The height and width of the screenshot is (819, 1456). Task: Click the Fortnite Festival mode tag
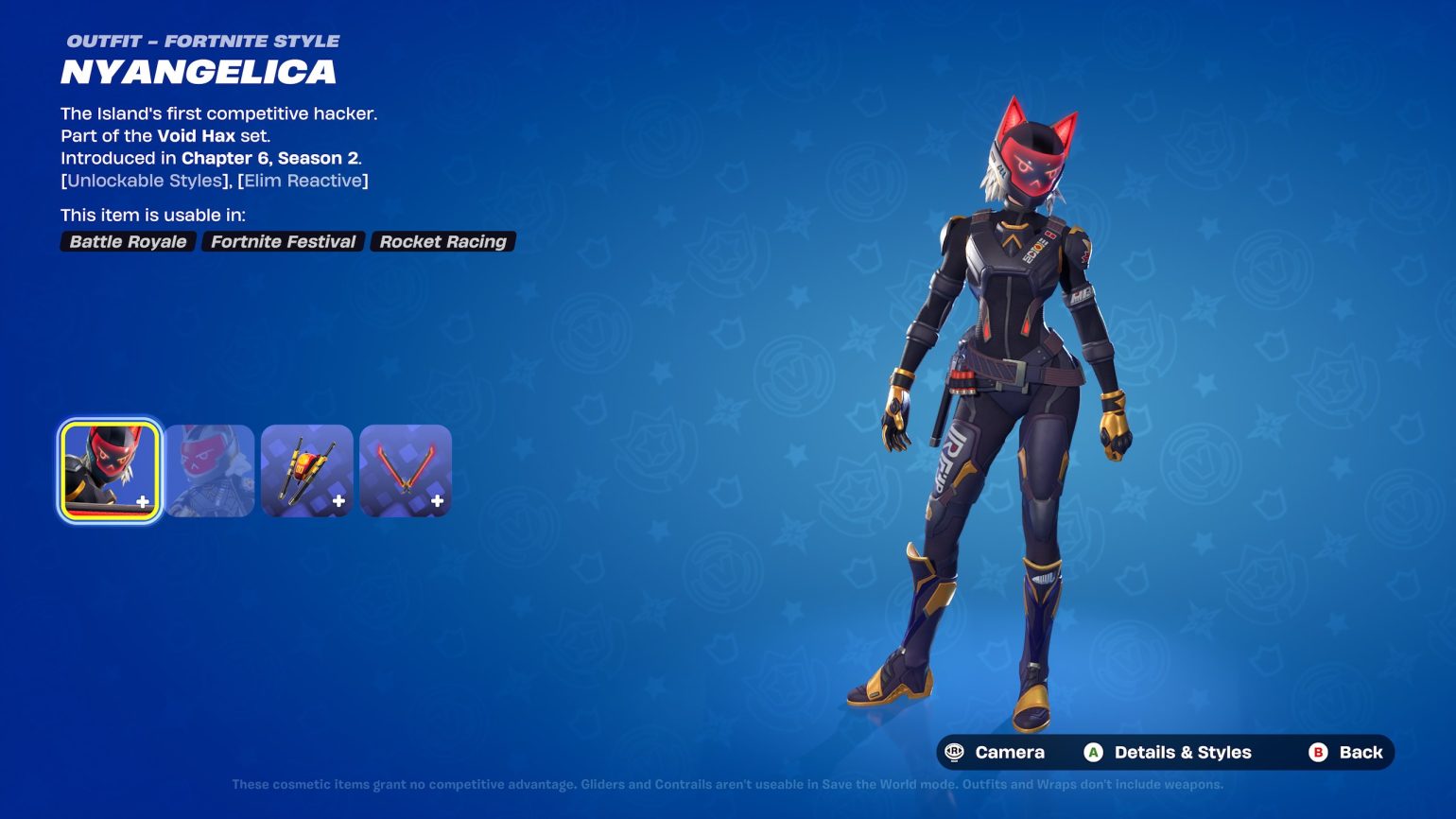(283, 242)
